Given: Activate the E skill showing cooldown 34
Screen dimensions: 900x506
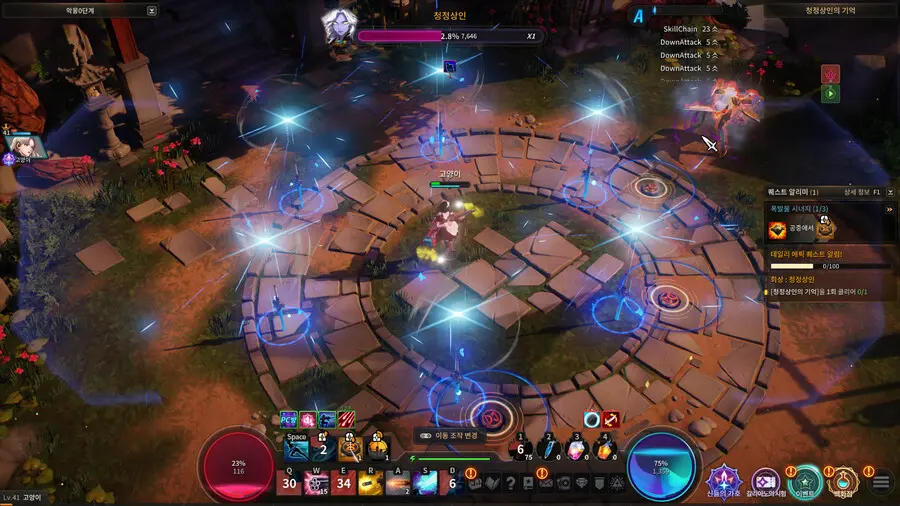Looking at the screenshot, I should point(344,483).
